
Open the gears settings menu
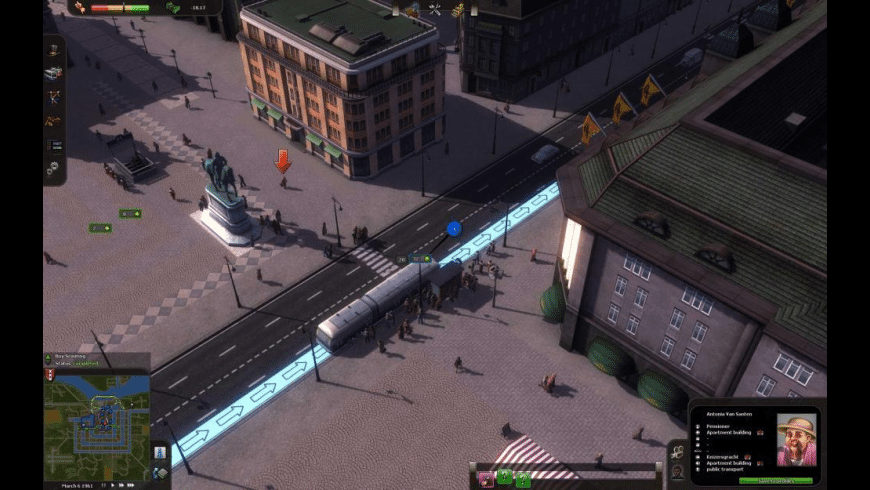(x=54, y=169)
